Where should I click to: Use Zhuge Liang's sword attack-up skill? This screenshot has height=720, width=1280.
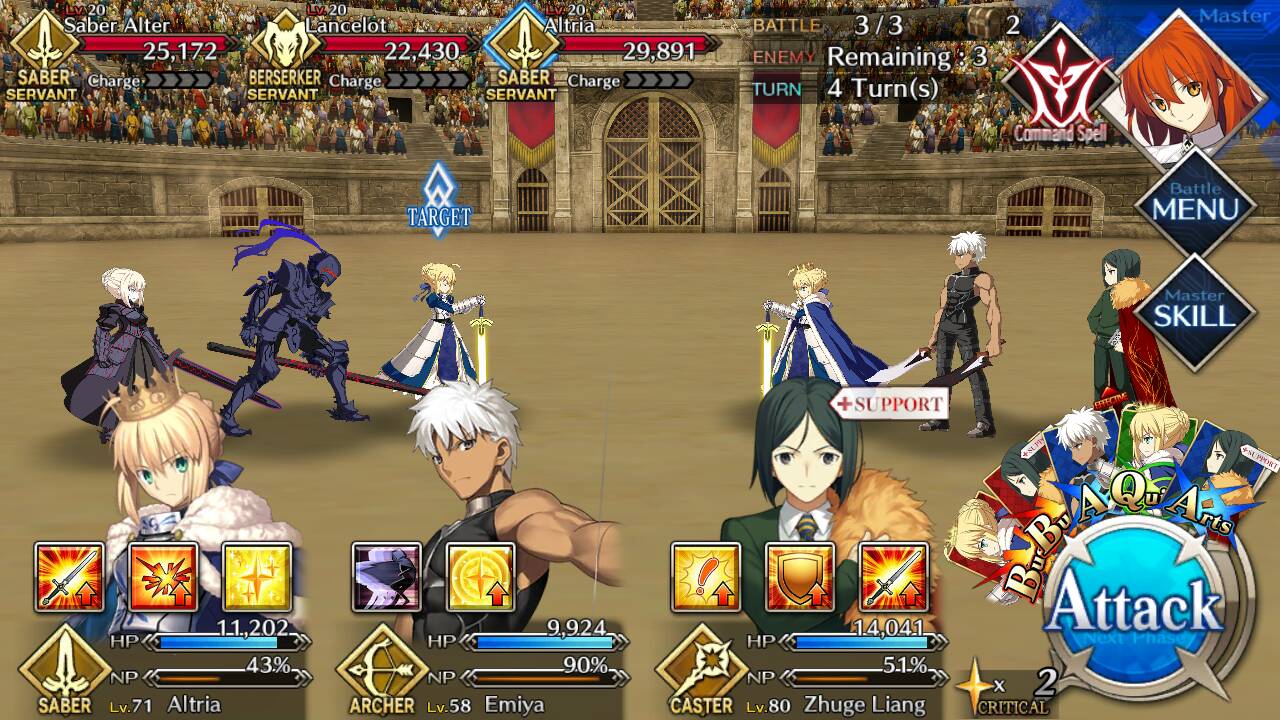[x=893, y=577]
